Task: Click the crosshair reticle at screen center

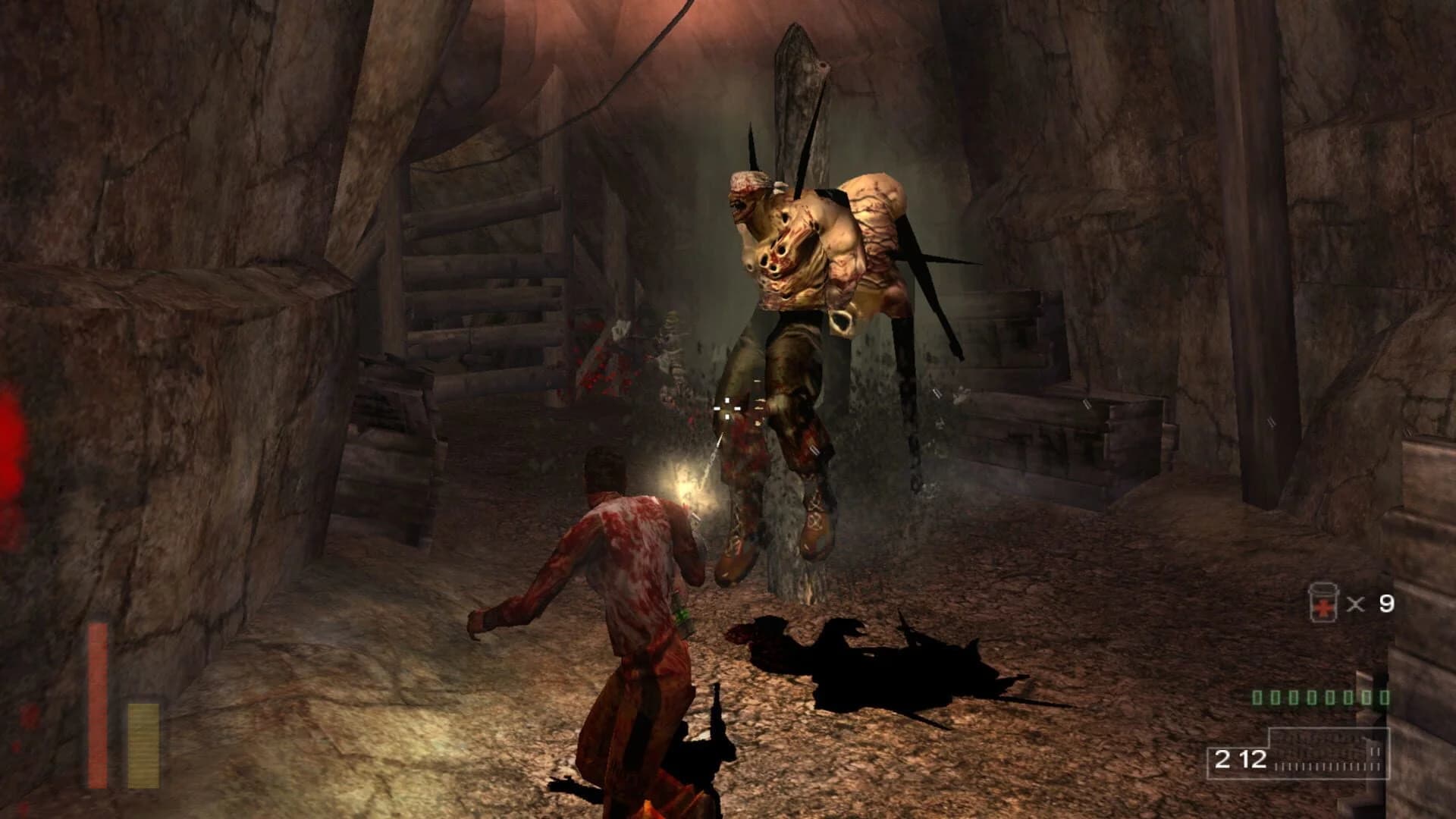Action: [x=728, y=409]
